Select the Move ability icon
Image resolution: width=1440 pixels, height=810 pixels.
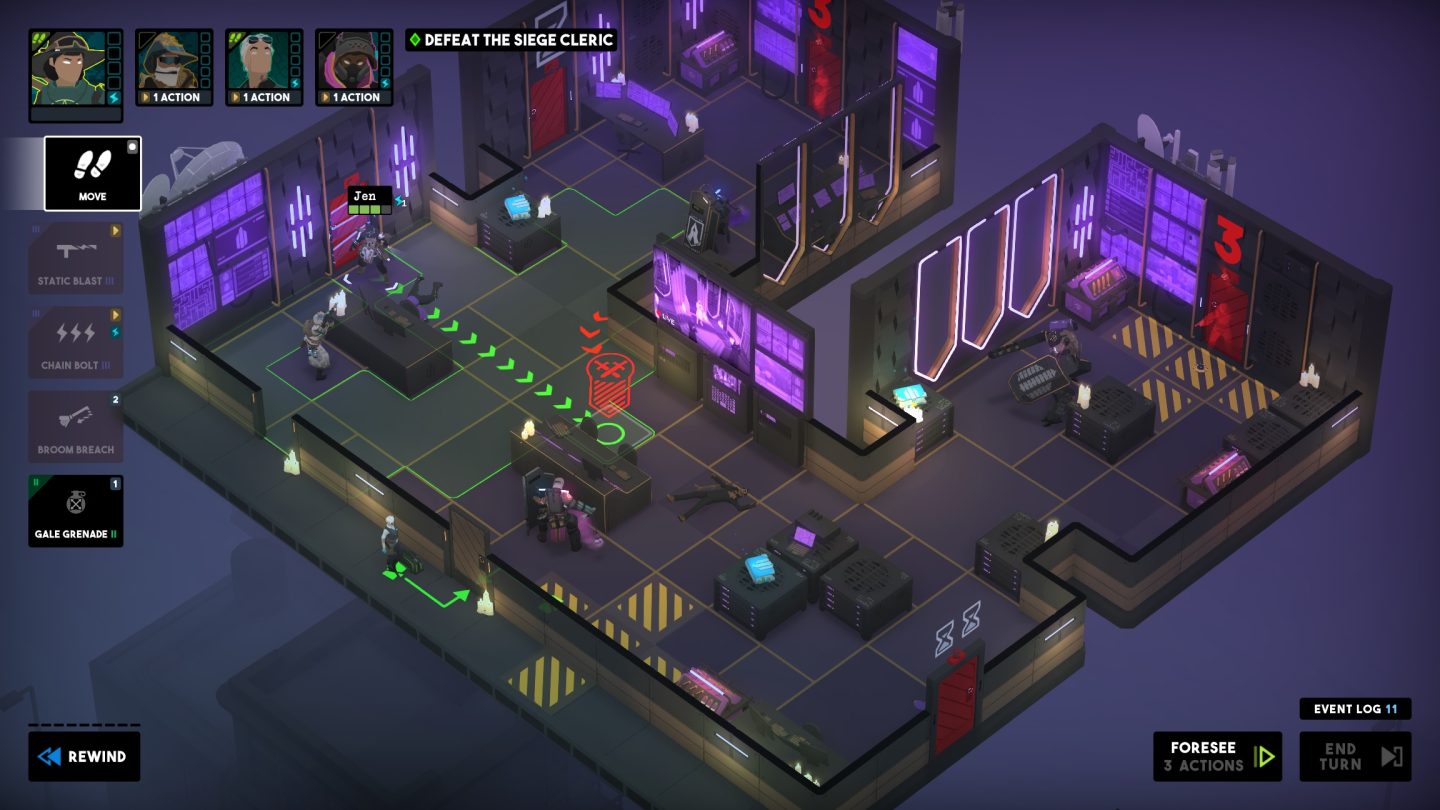pyautogui.click(x=91, y=172)
